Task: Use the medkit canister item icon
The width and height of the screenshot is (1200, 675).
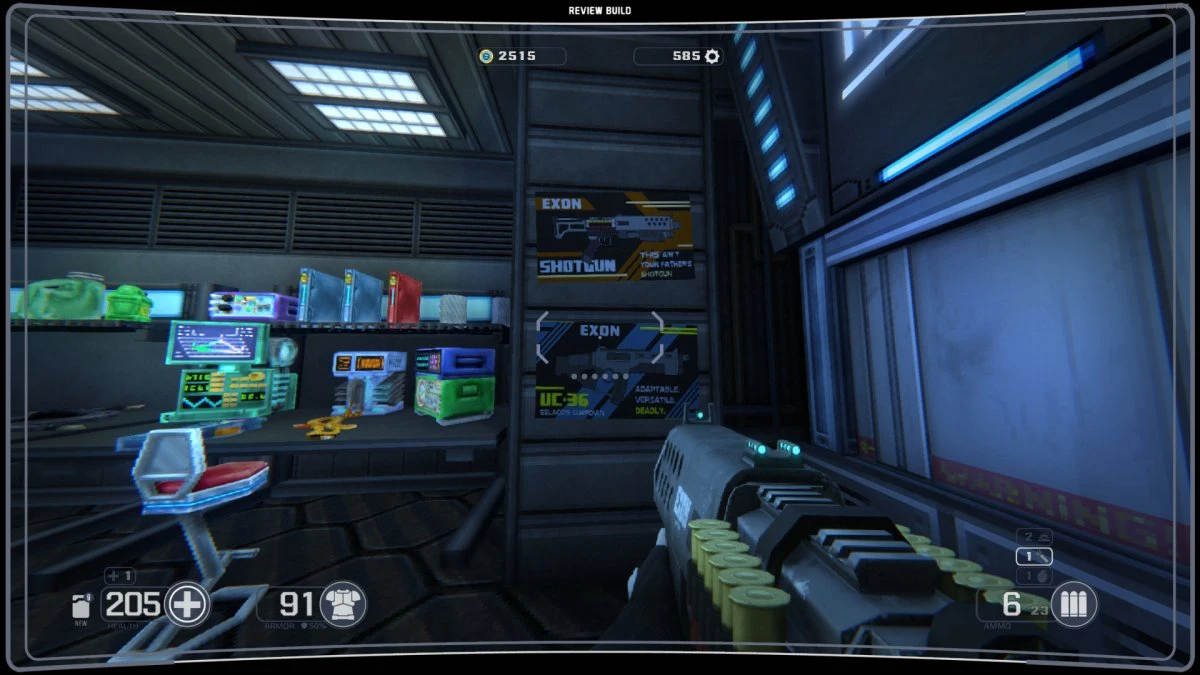Action: point(81,606)
